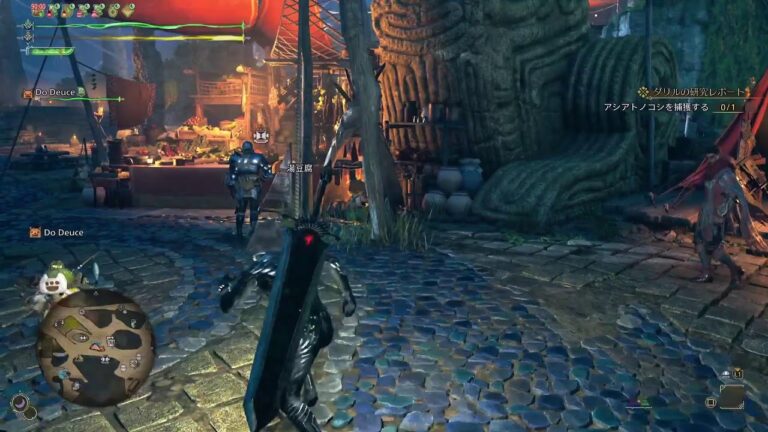Select the アシアトノコシ capture objective line
Image resolution: width=768 pixels, height=432 pixels.
coord(670,107)
